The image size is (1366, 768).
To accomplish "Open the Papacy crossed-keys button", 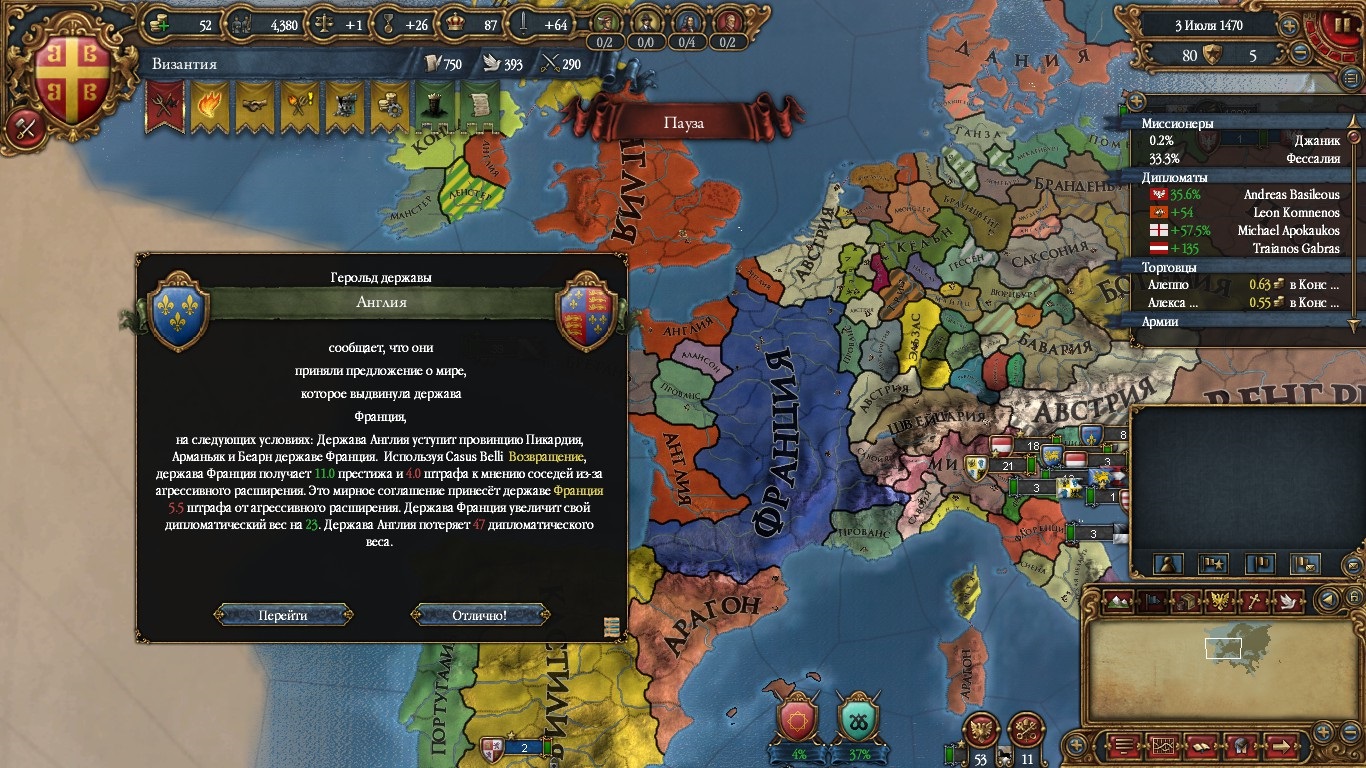I will pyautogui.click(x=1027, y=729).
